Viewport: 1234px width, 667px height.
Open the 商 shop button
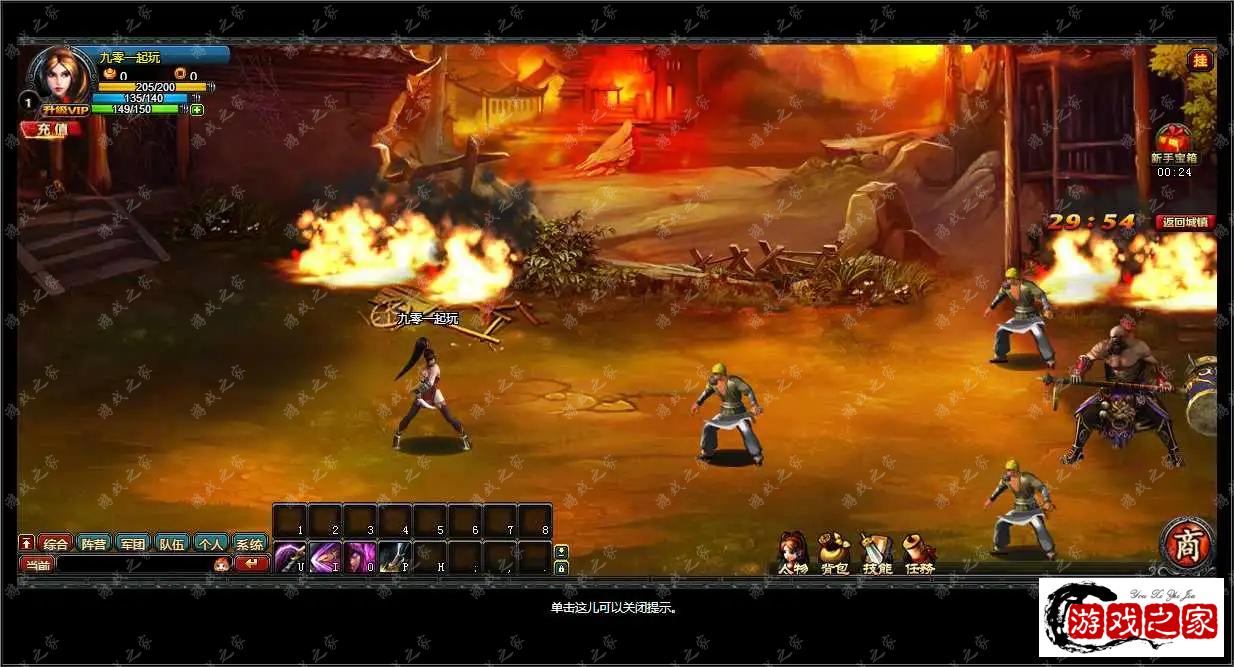1187,545
